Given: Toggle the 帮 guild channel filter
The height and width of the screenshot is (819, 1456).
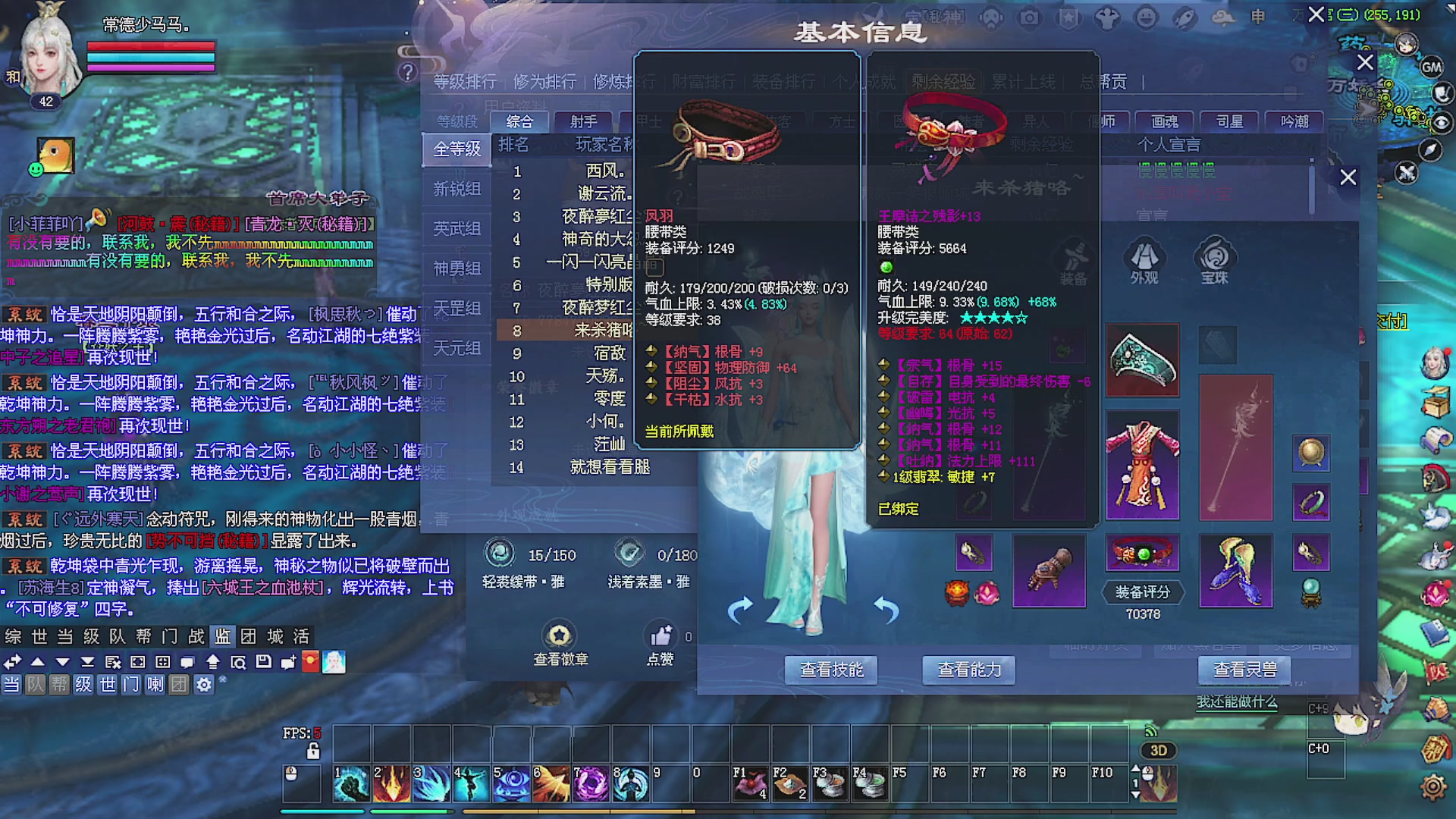Looking at the screenshot, I should pyautogui.click(x=58, y=684).
